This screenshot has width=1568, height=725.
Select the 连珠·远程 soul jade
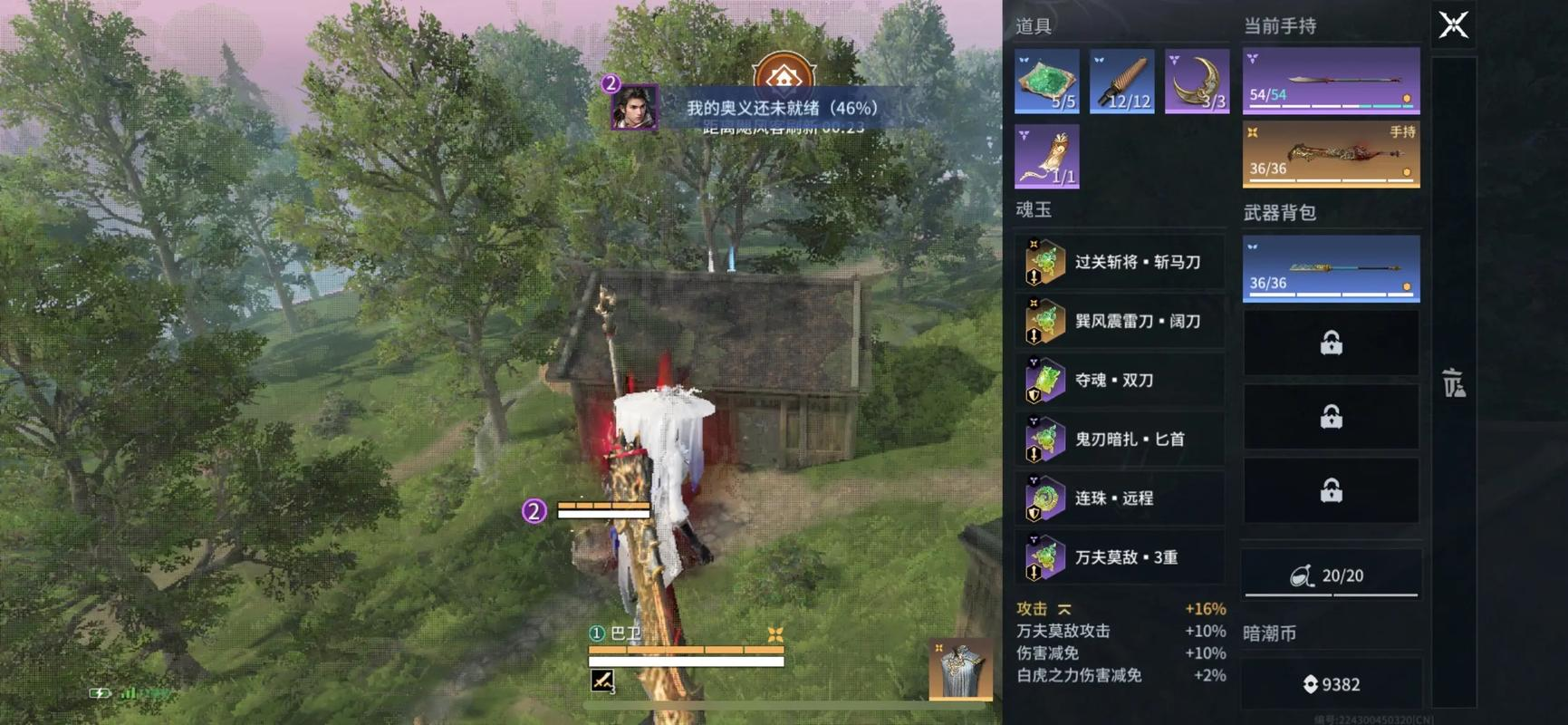pos(1120,498)
